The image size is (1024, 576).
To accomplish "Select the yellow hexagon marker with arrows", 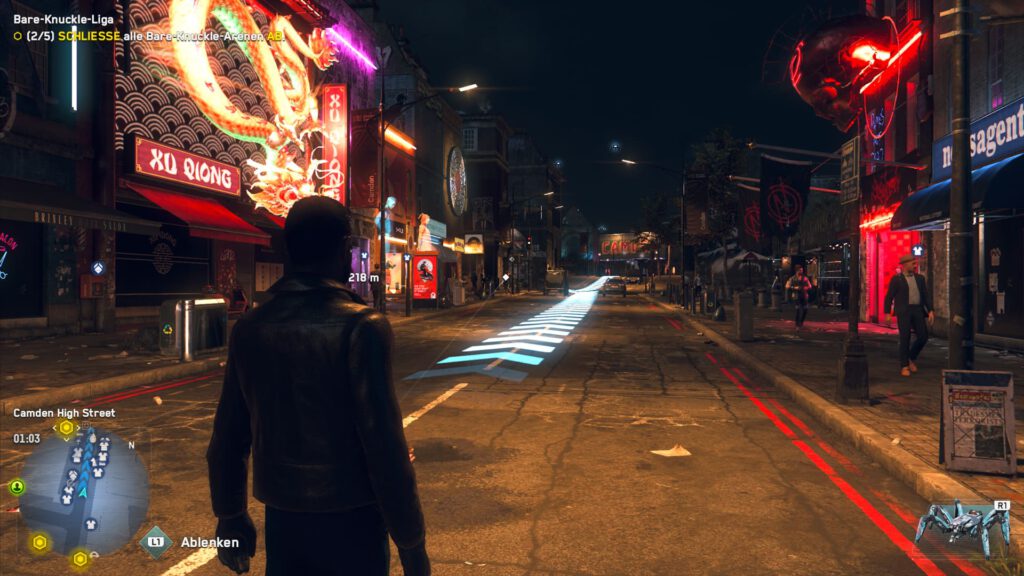I will pos(66,428).
